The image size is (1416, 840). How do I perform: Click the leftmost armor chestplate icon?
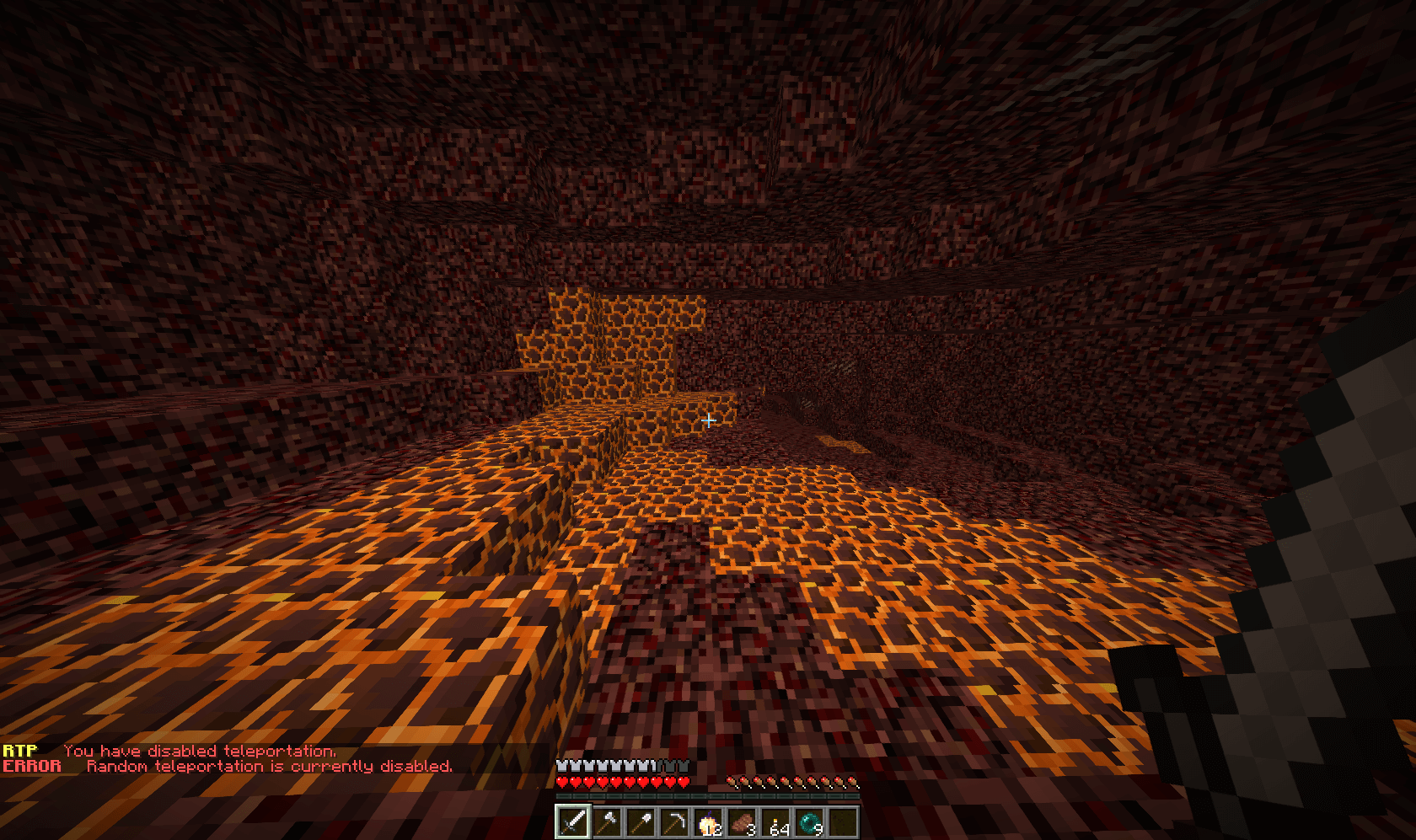560,766
